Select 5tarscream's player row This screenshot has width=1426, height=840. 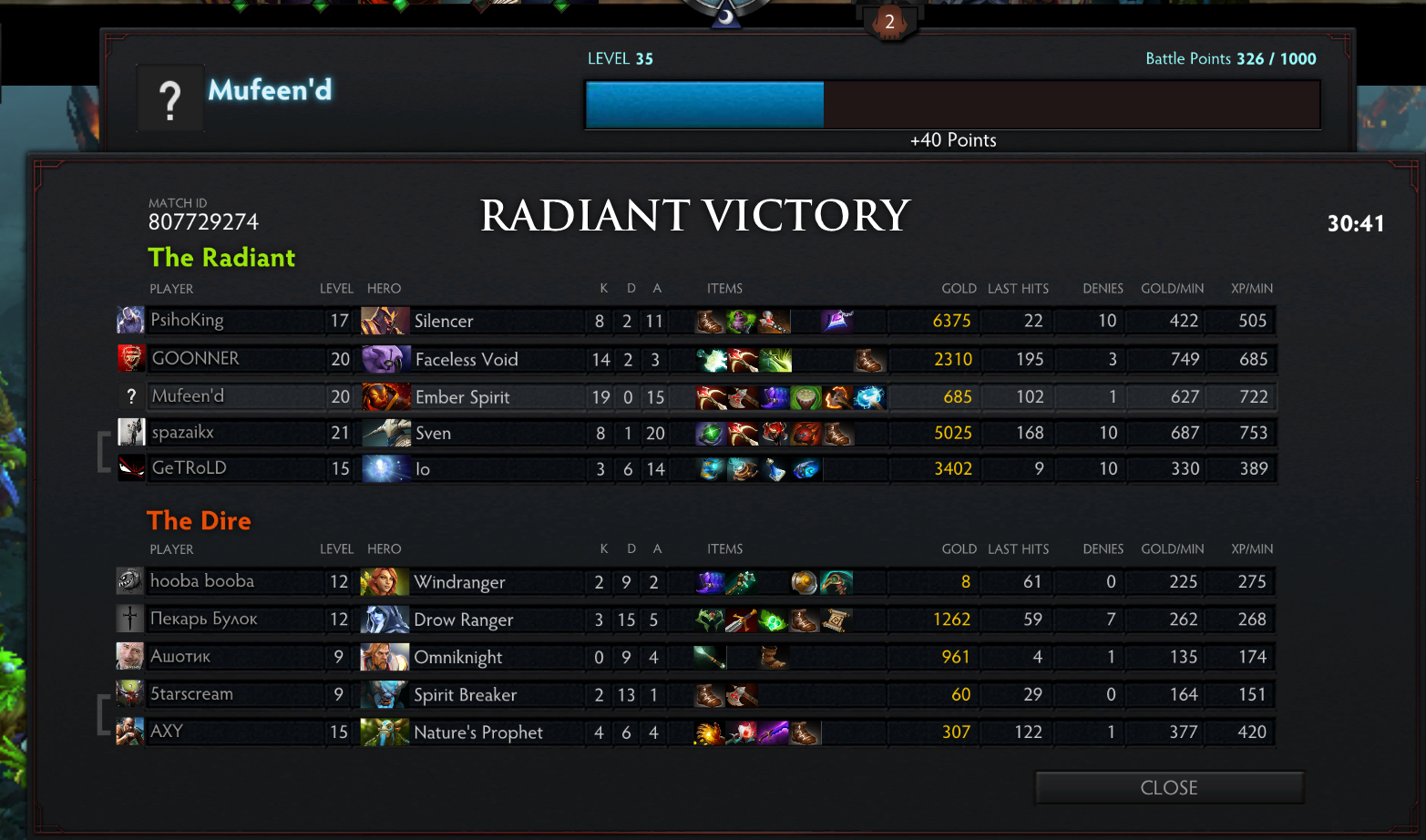coord(191,694)
